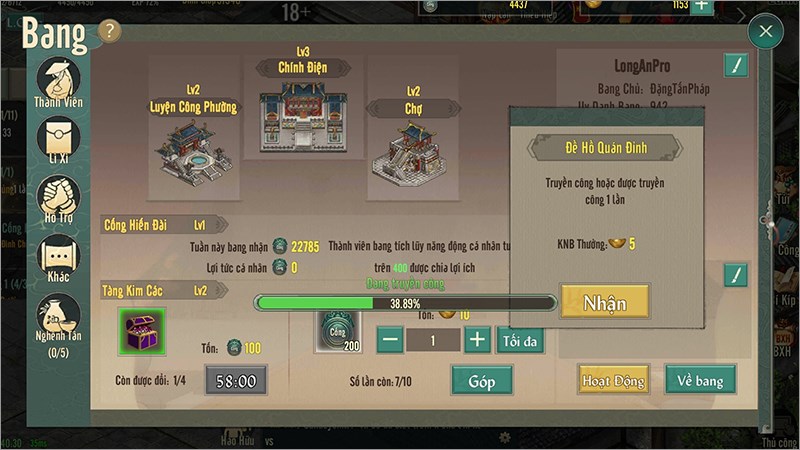Go to guild with Về bang
The height and width of the screenshot is (450, 800).
coord(700,379)
